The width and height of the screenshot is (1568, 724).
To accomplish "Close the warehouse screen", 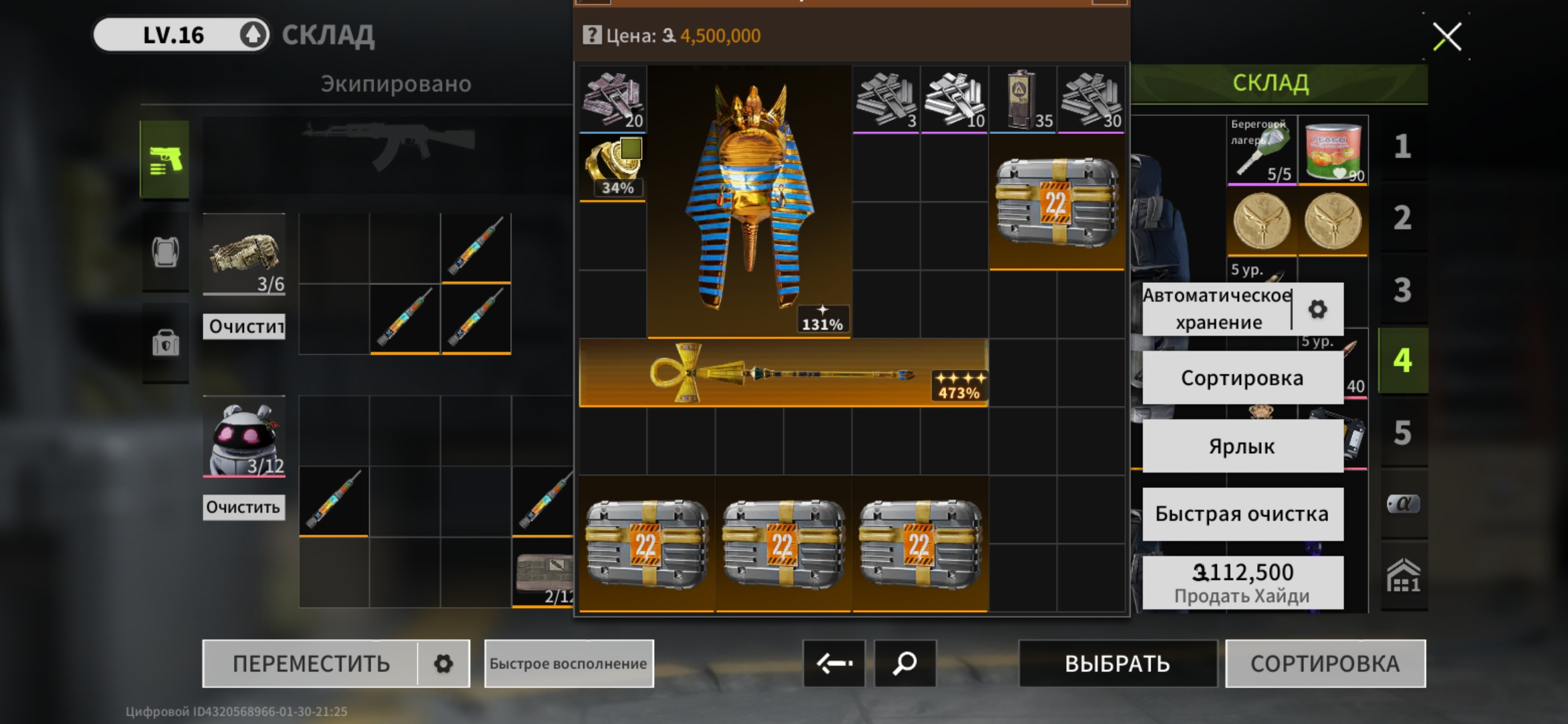I will pyautogui.click(x=1447, y=36).
